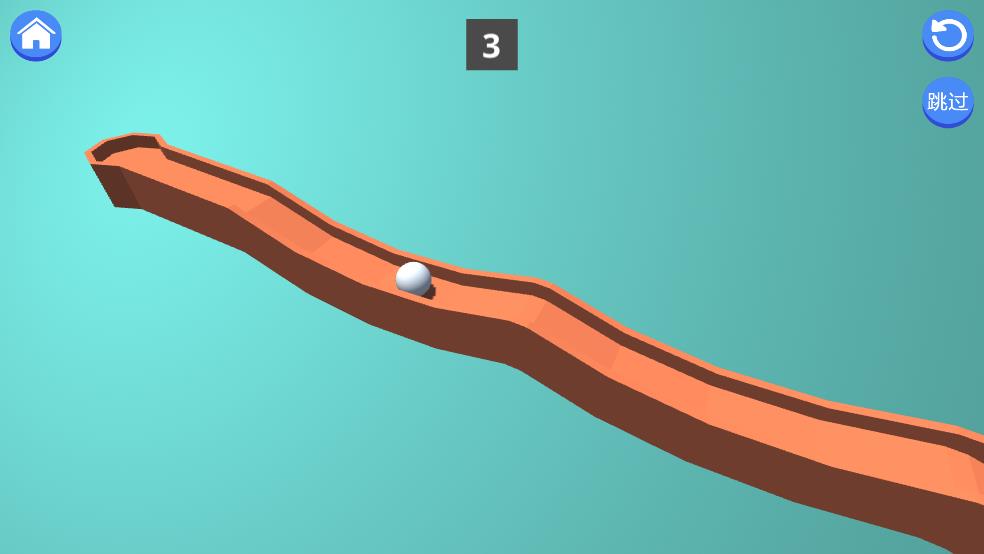
Task: Restart the current level
Action: 947,36
